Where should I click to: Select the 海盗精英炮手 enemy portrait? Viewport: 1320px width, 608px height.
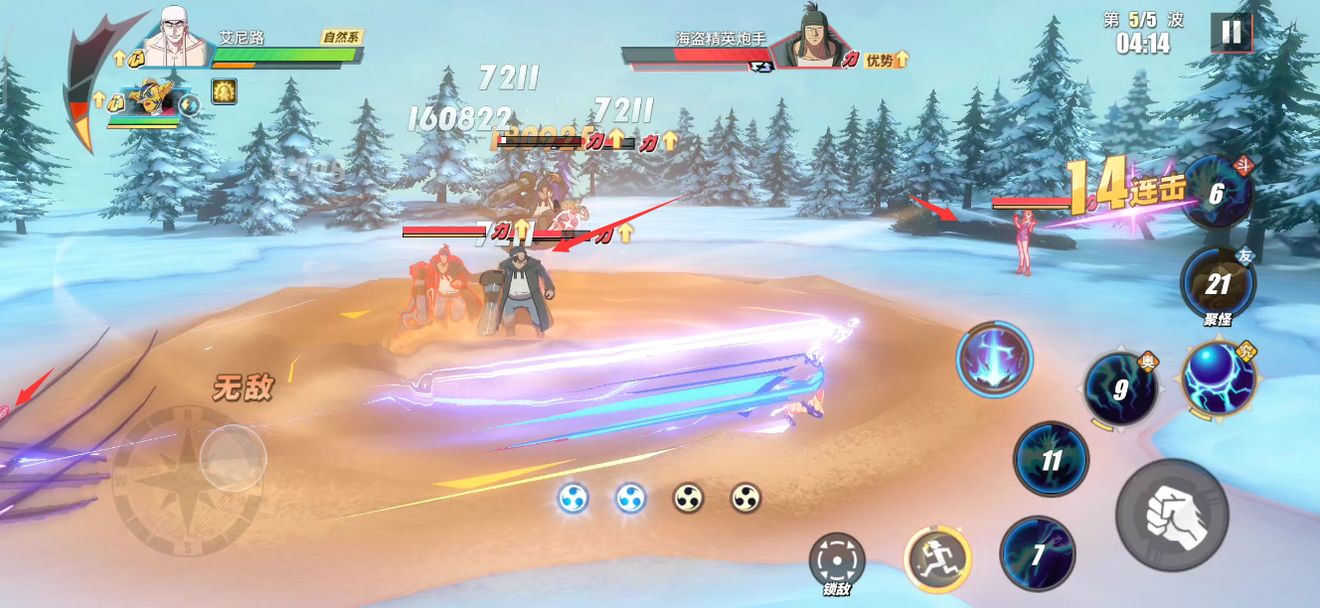coord(808,38)
